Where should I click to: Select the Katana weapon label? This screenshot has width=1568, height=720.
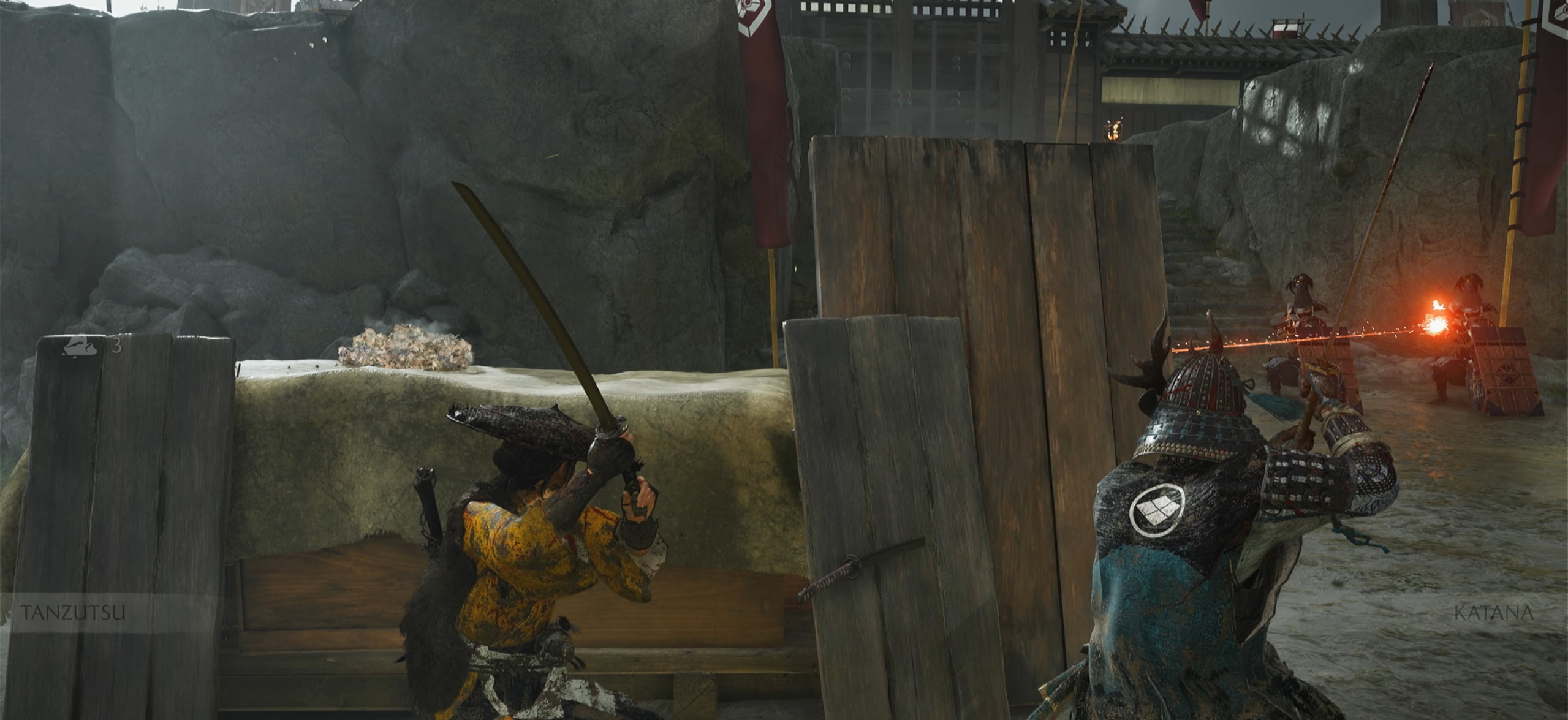(x=1493, y=612)
